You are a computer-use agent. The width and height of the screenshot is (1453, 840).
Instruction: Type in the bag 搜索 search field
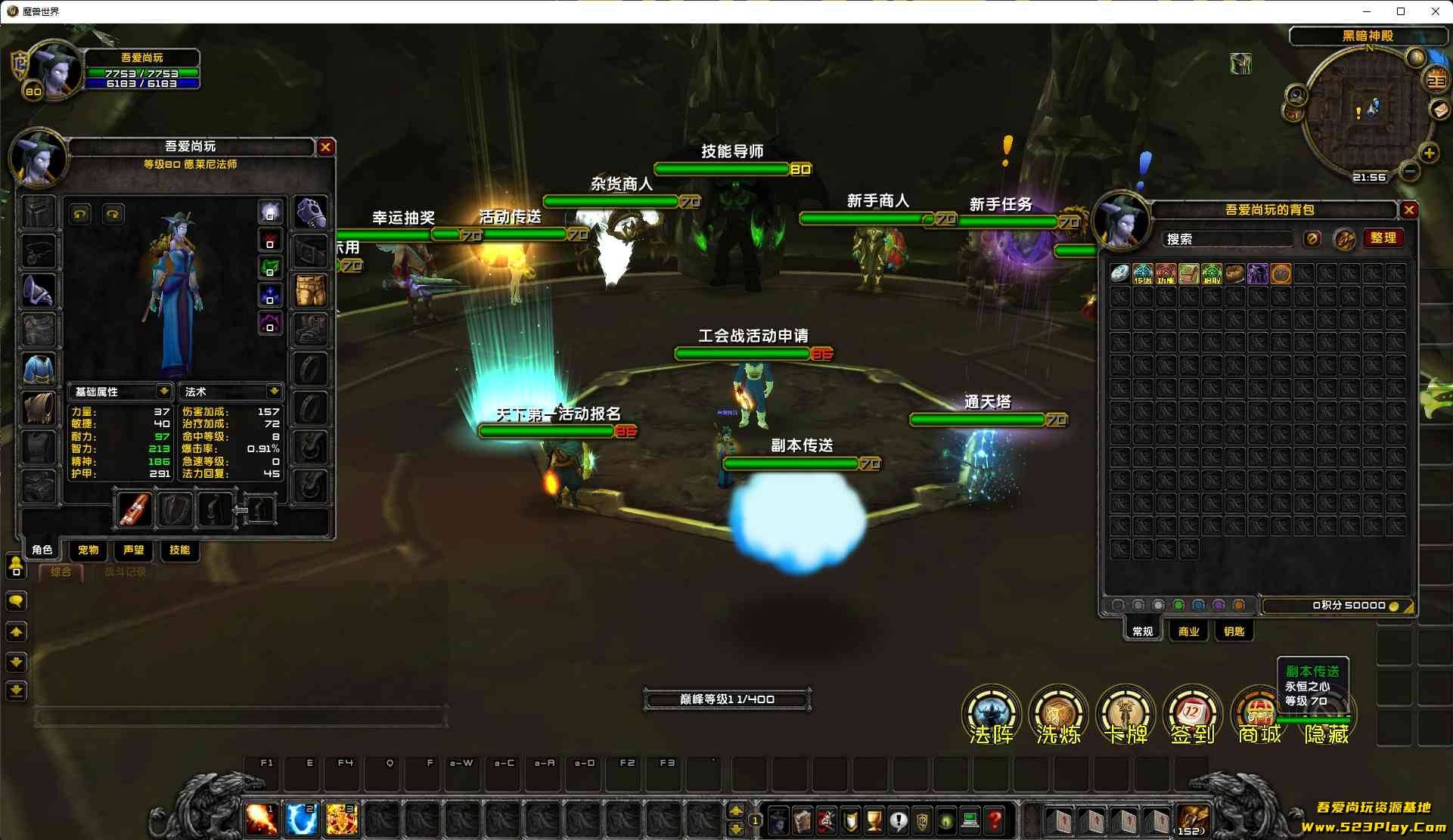(x=1226, y=239)
